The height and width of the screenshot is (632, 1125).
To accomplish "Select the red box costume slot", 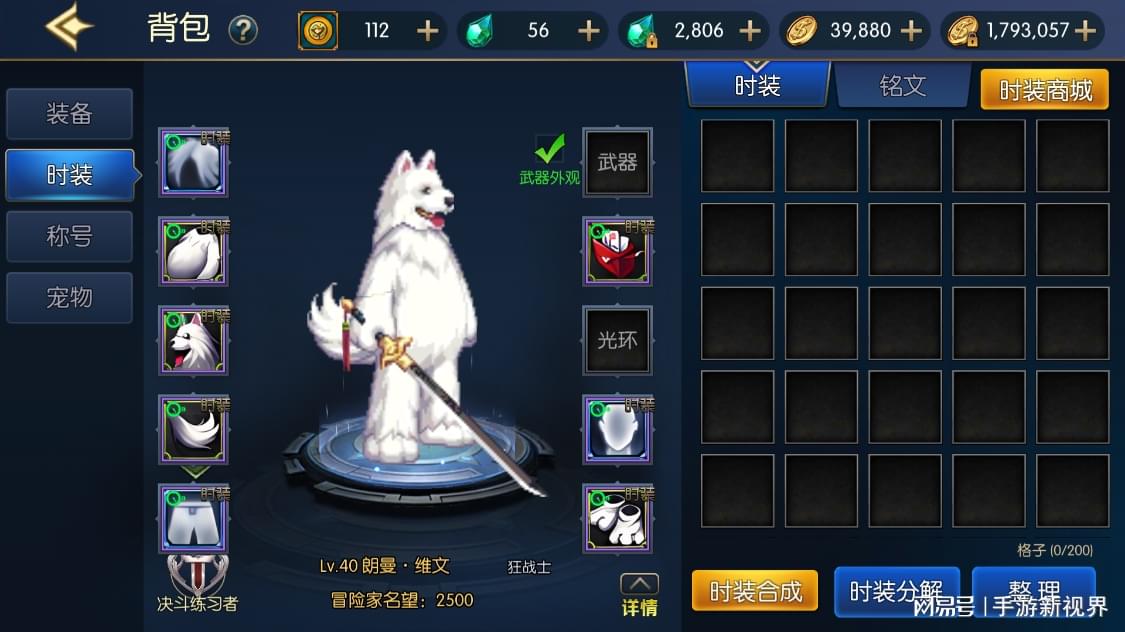I will 617,251.
